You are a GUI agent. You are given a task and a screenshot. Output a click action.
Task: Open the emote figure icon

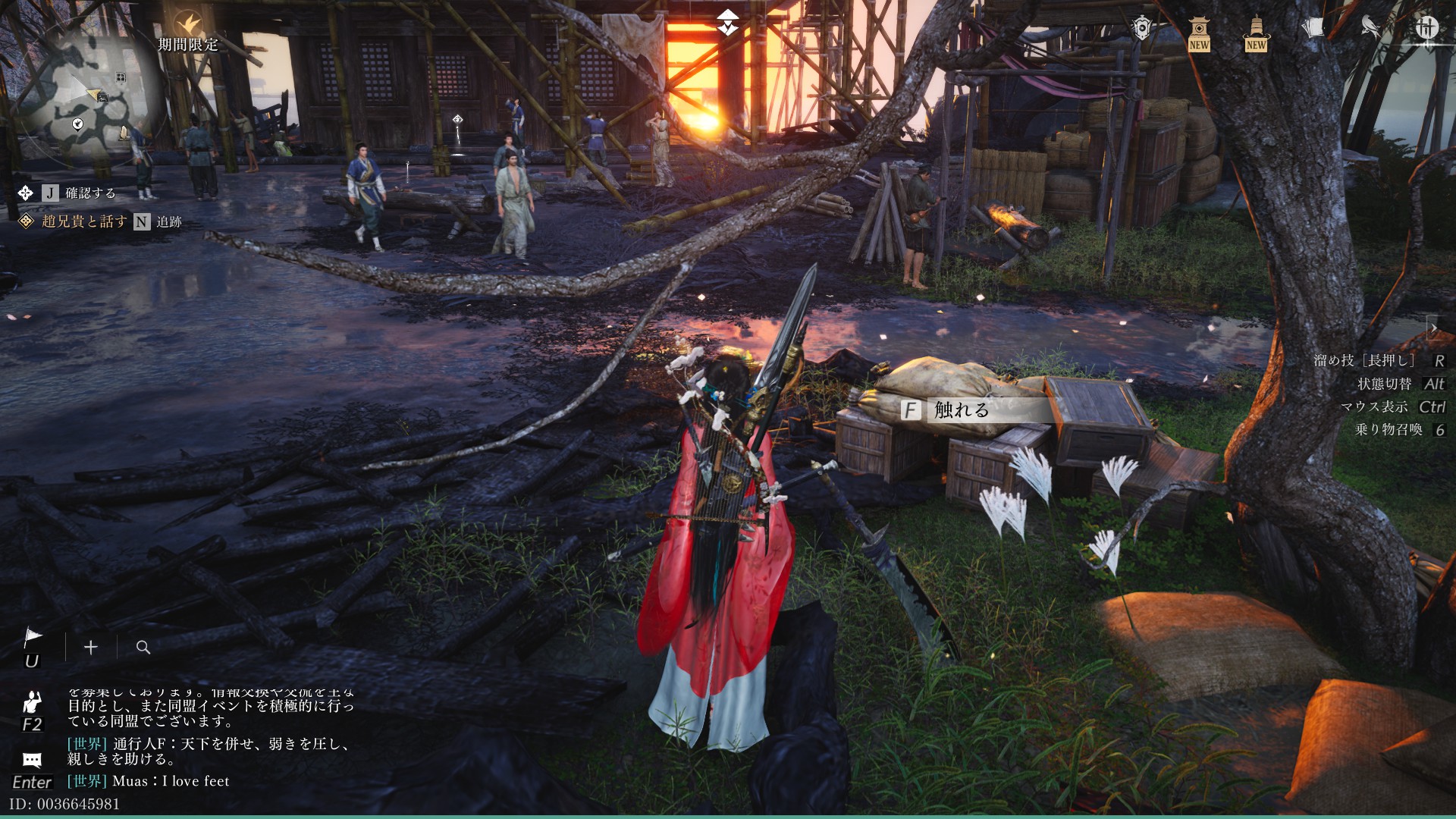point(32,702)
